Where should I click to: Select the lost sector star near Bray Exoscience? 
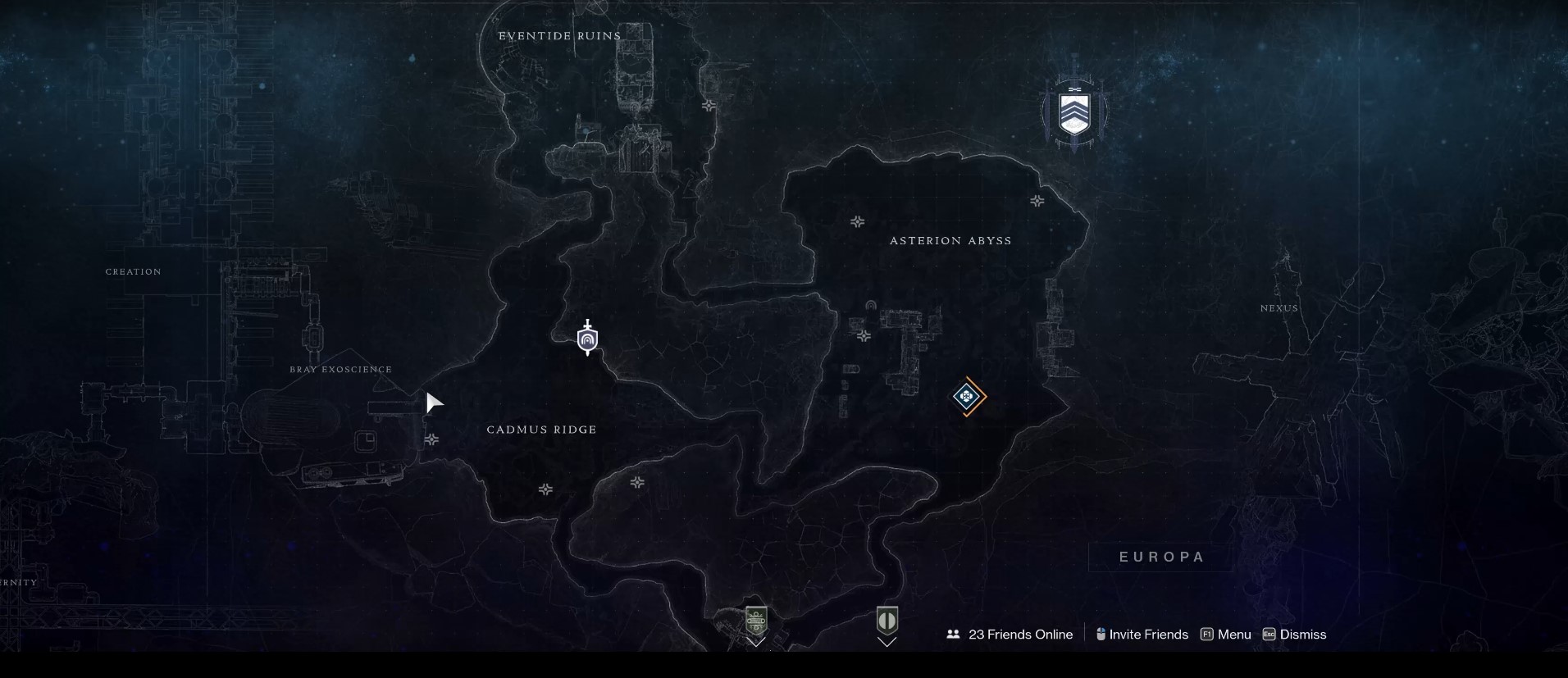(x=431, y=439)
